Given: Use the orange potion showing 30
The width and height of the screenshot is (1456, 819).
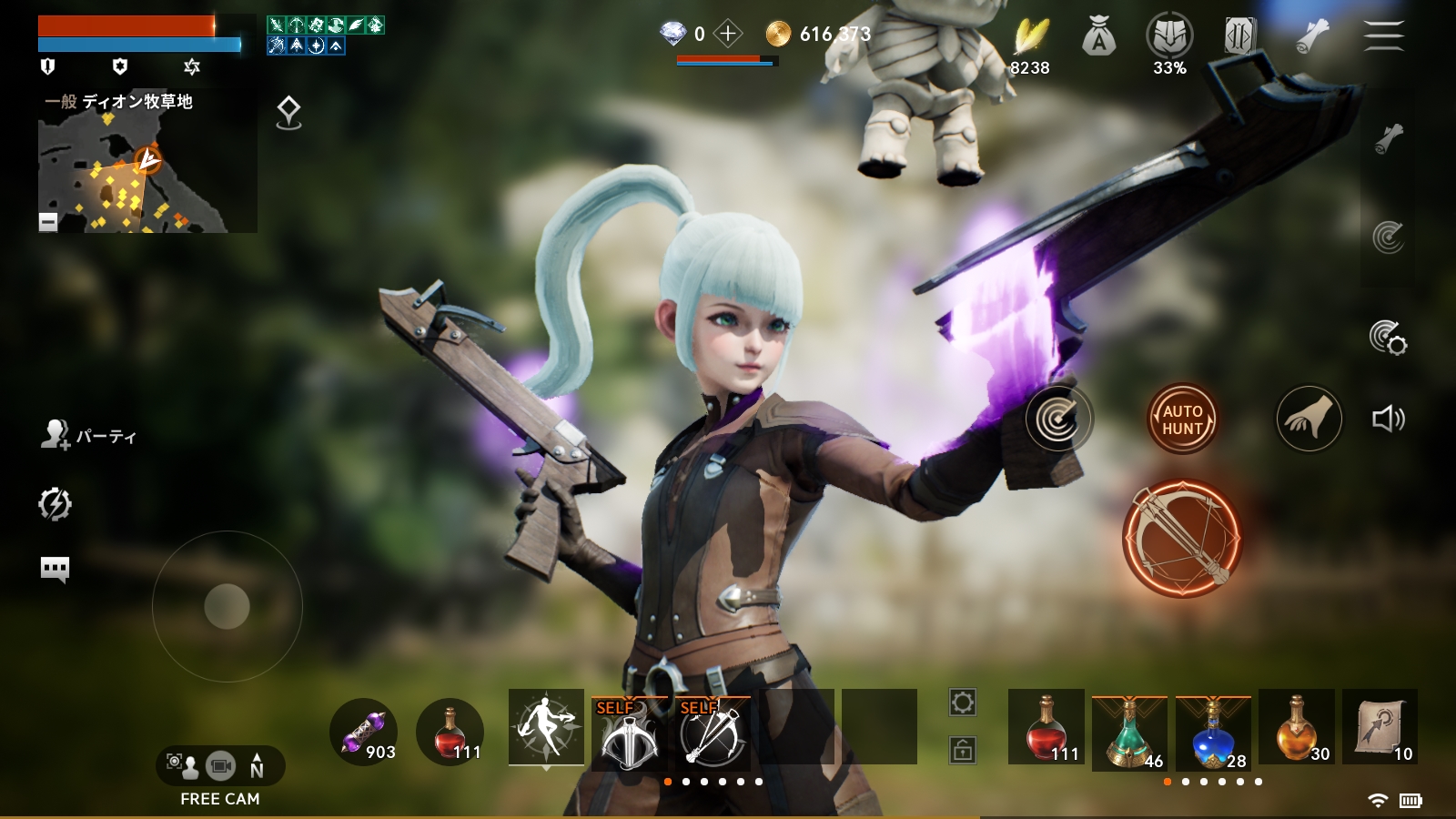Looking at the screenshot, I should click(x=1297, y=727).
